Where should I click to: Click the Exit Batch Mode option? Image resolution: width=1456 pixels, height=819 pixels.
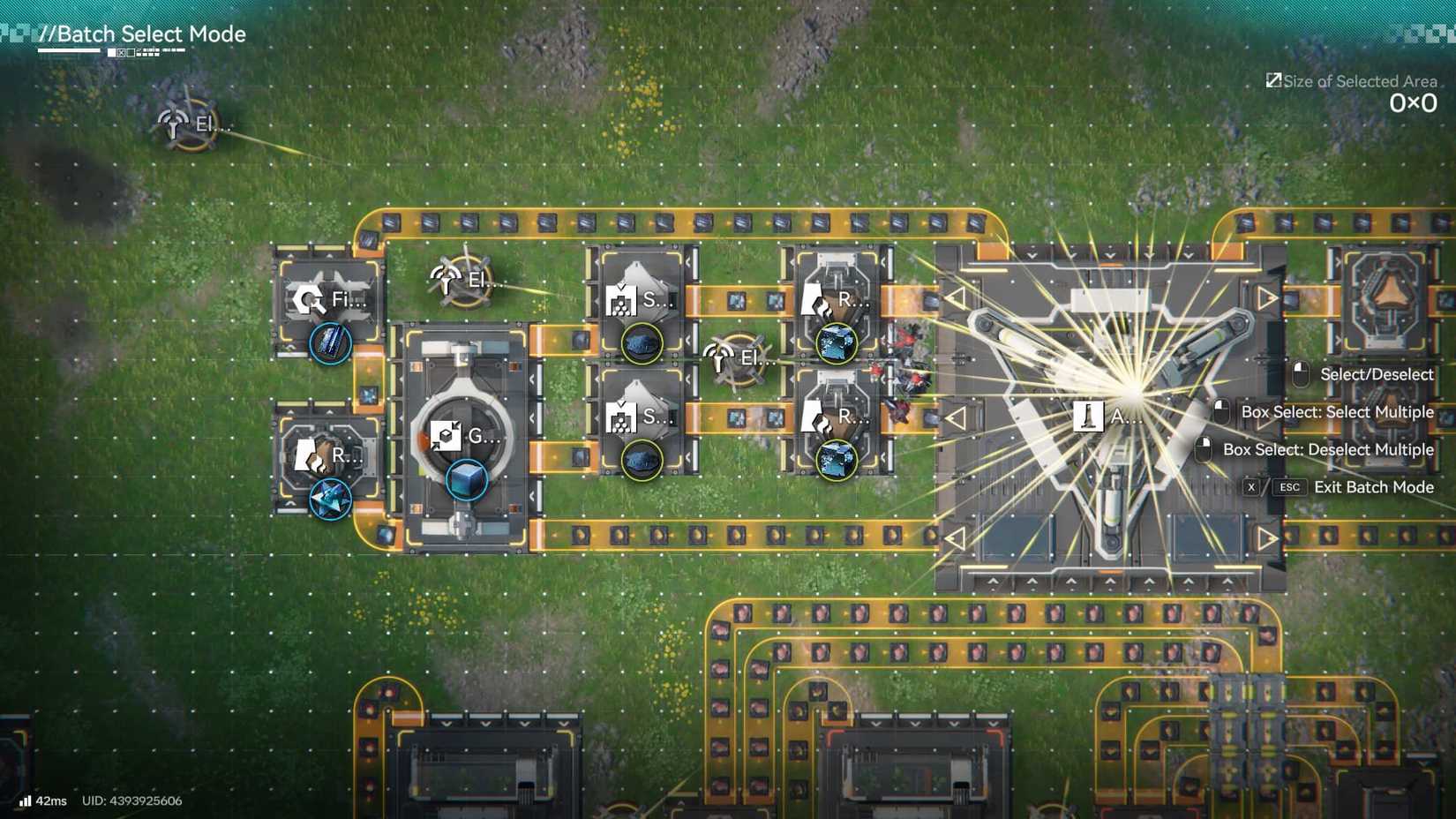click(1375, 486)
